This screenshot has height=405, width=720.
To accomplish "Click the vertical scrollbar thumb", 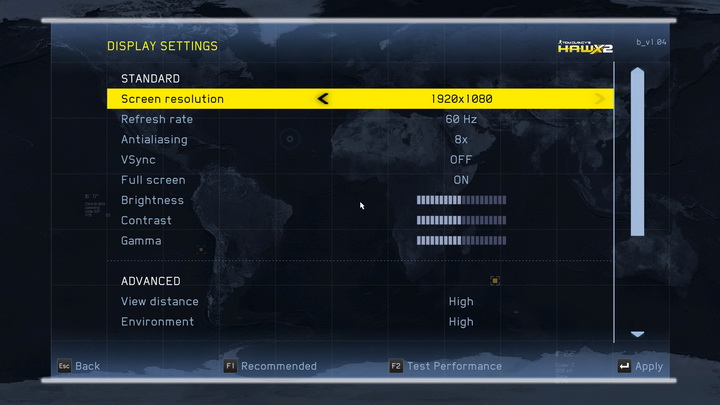I will (637, 152).
